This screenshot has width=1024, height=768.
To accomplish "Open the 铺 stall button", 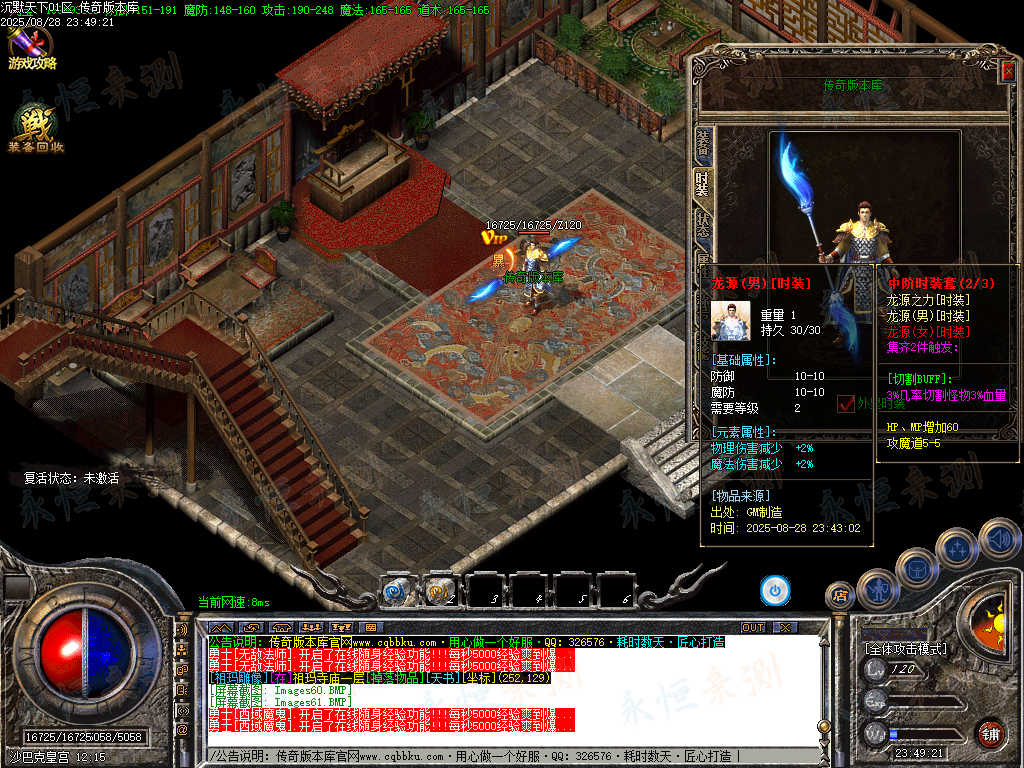I will [x=990, y=733].
